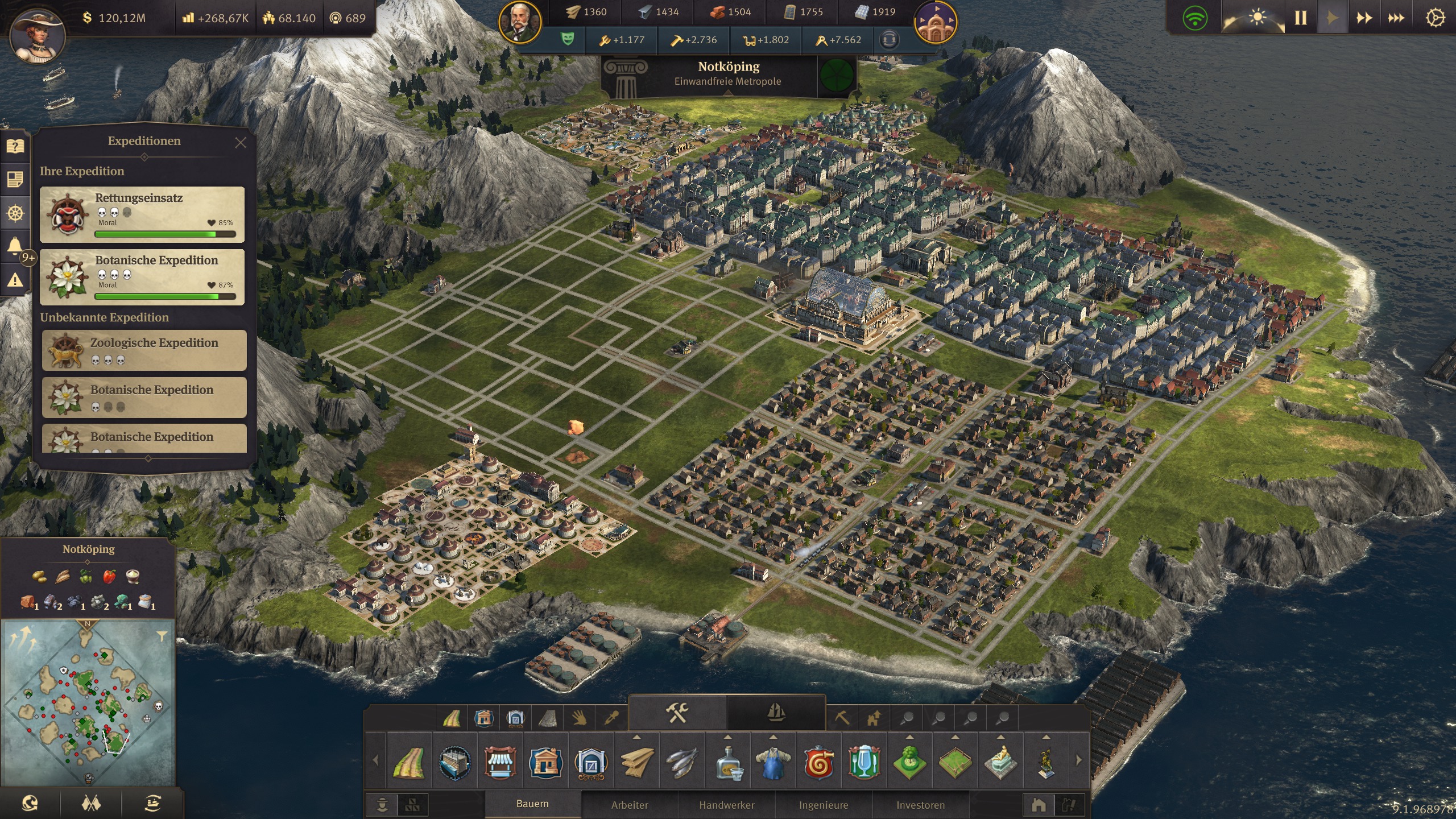1456x819 pixels.
Task: Open the Ingenieure building category
Action: tap(824, 805)
